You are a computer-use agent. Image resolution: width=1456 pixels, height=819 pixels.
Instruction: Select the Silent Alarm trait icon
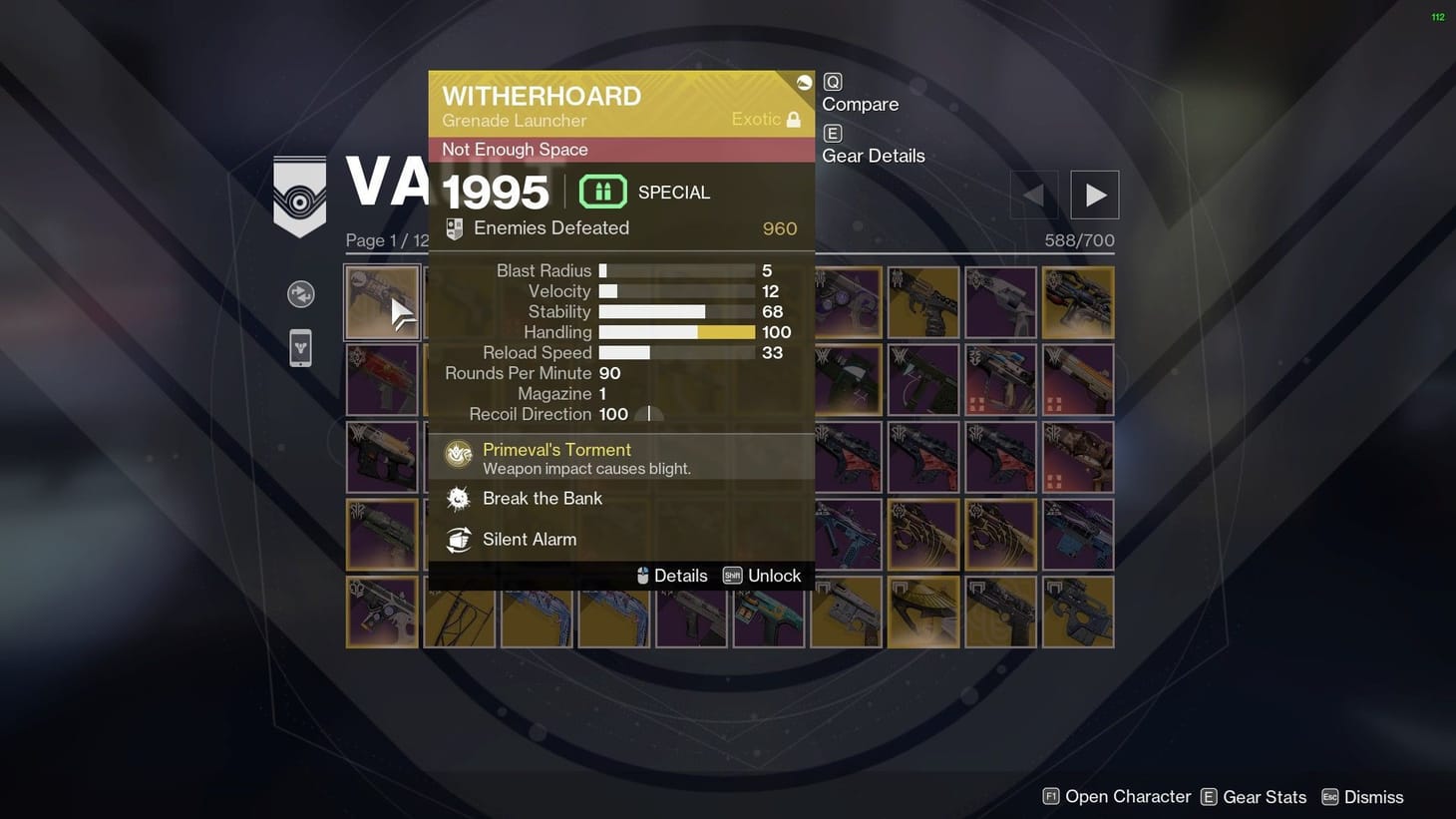[x=459, y=539]
